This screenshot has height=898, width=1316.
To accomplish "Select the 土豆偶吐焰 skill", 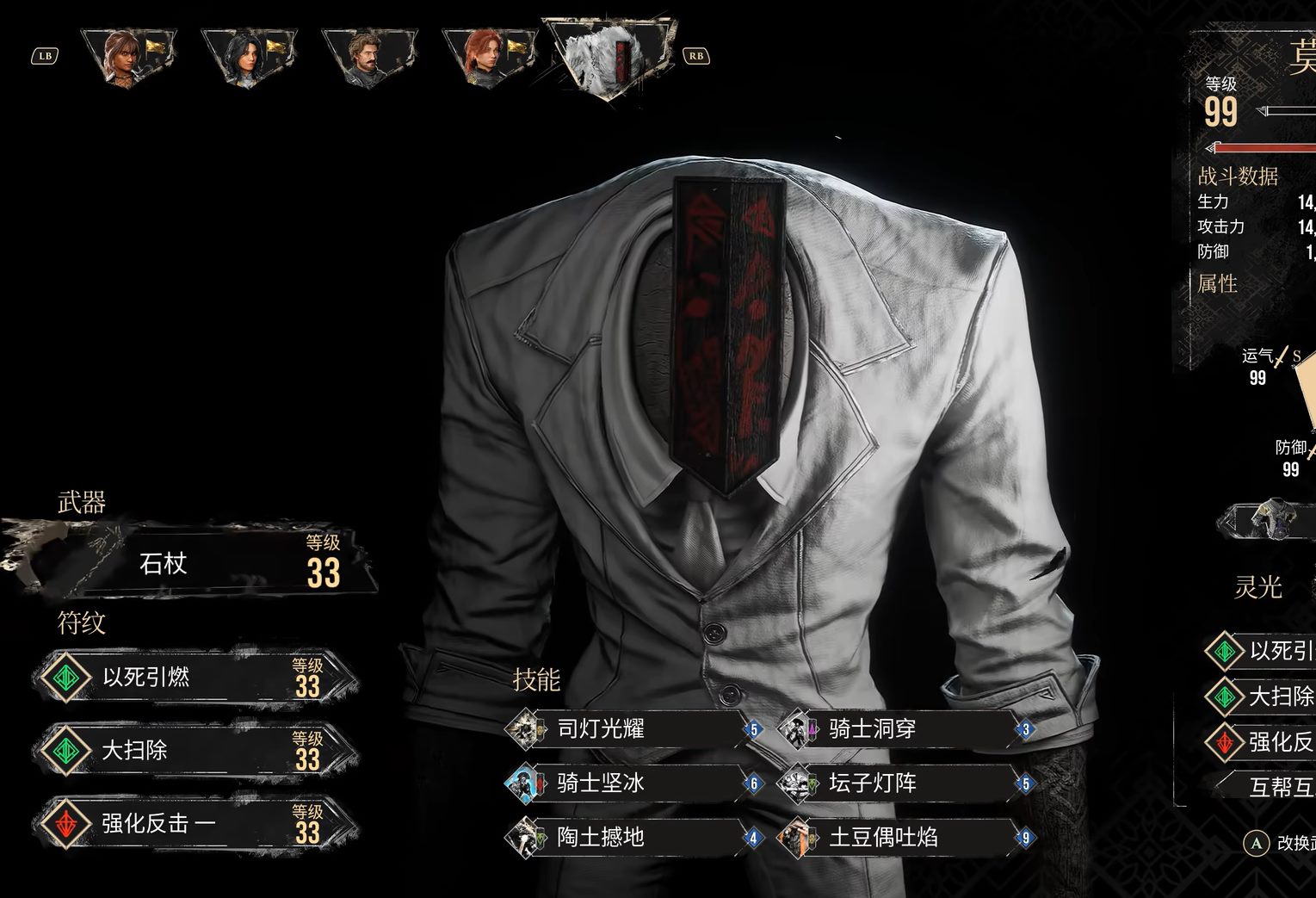I will click(904, 837).
